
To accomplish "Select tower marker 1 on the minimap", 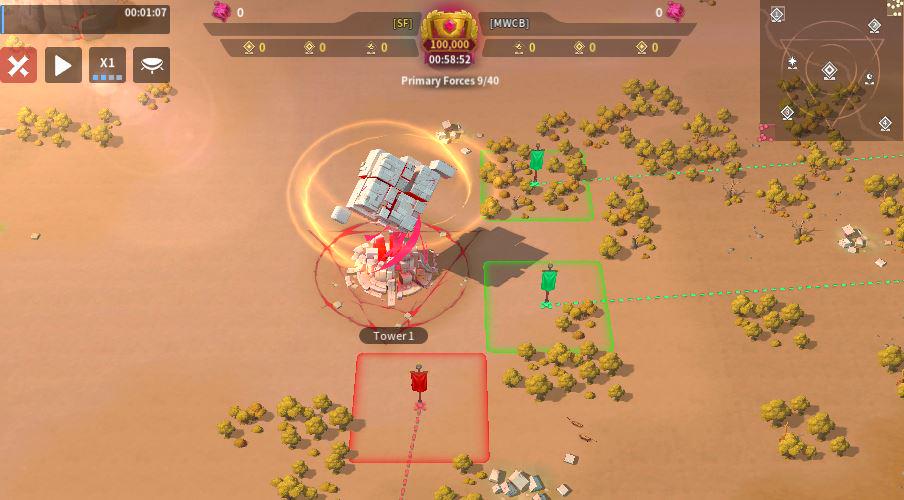I will coord(777,13).
